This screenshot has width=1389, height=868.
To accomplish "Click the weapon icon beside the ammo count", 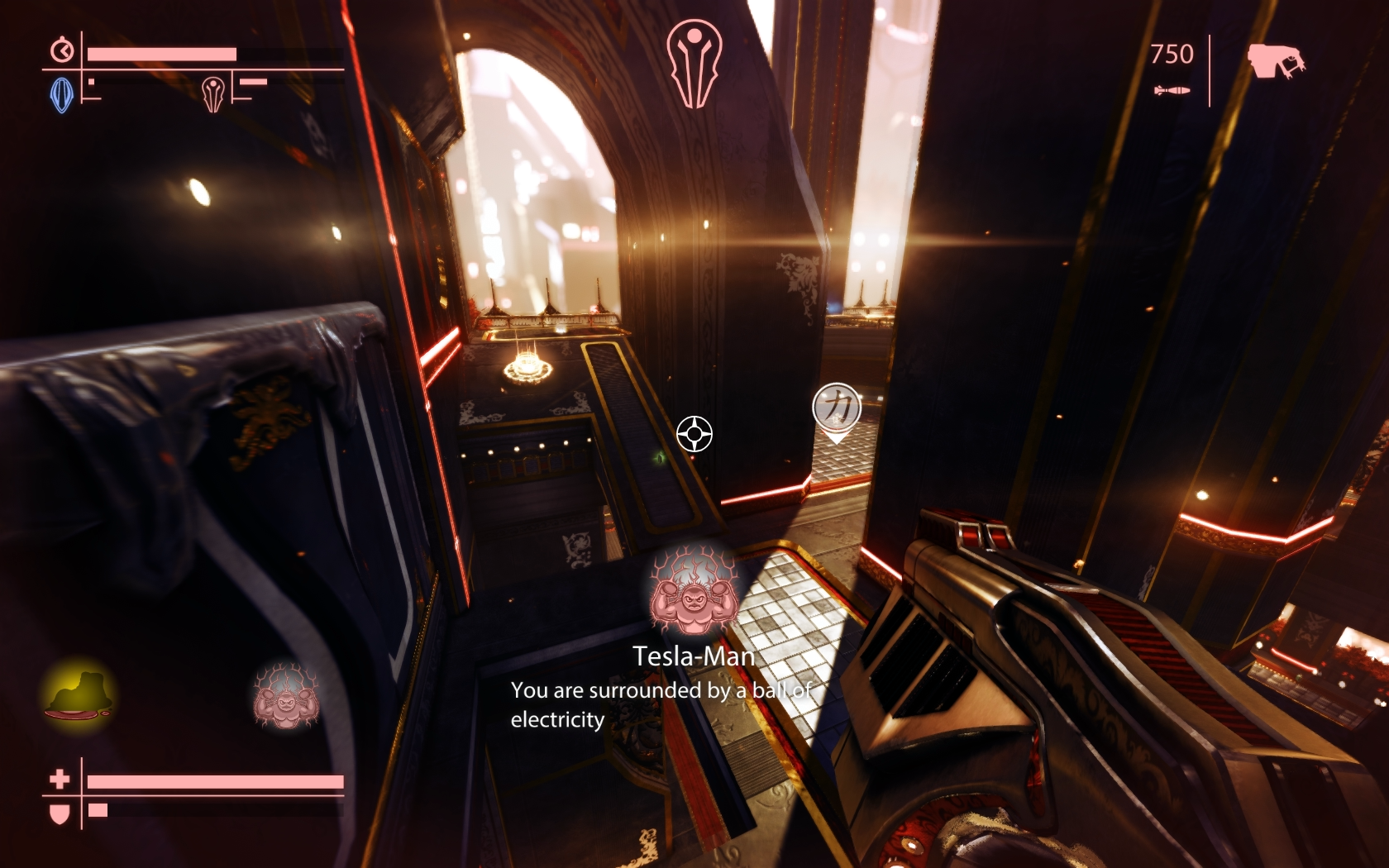I will (x=1275, y=61).
